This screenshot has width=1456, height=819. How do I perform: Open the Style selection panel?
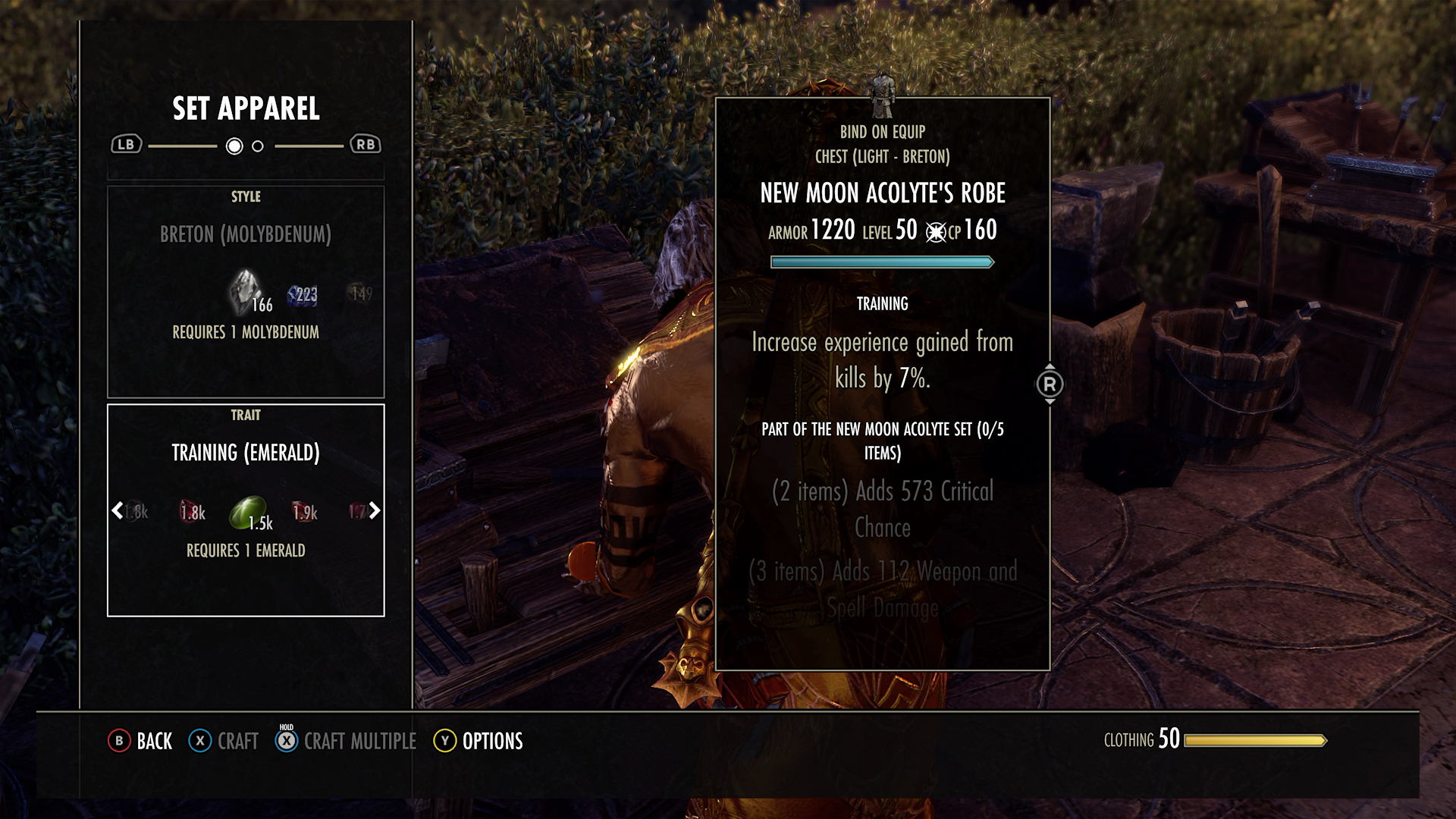tap(246, 291)
